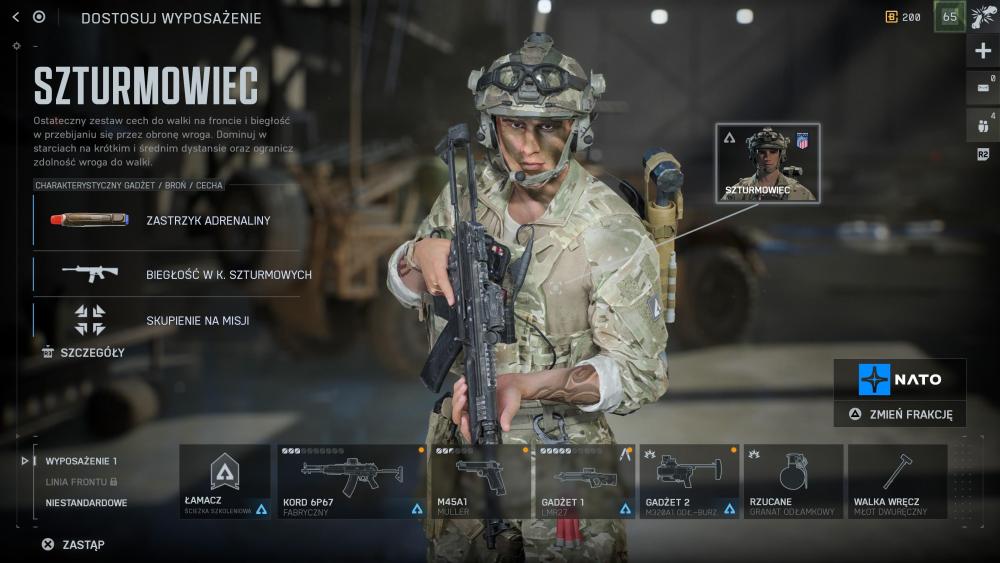
Task: Open the squad members icon in the sidebar
Action: click(x=983, y=124)
